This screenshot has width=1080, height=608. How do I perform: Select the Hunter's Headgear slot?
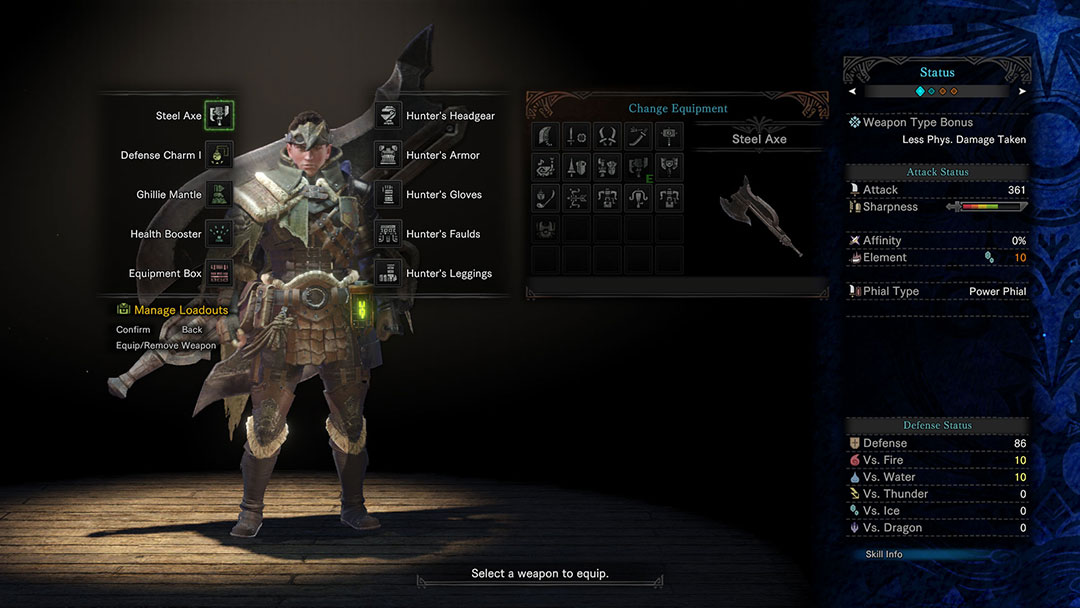[388, 116]
